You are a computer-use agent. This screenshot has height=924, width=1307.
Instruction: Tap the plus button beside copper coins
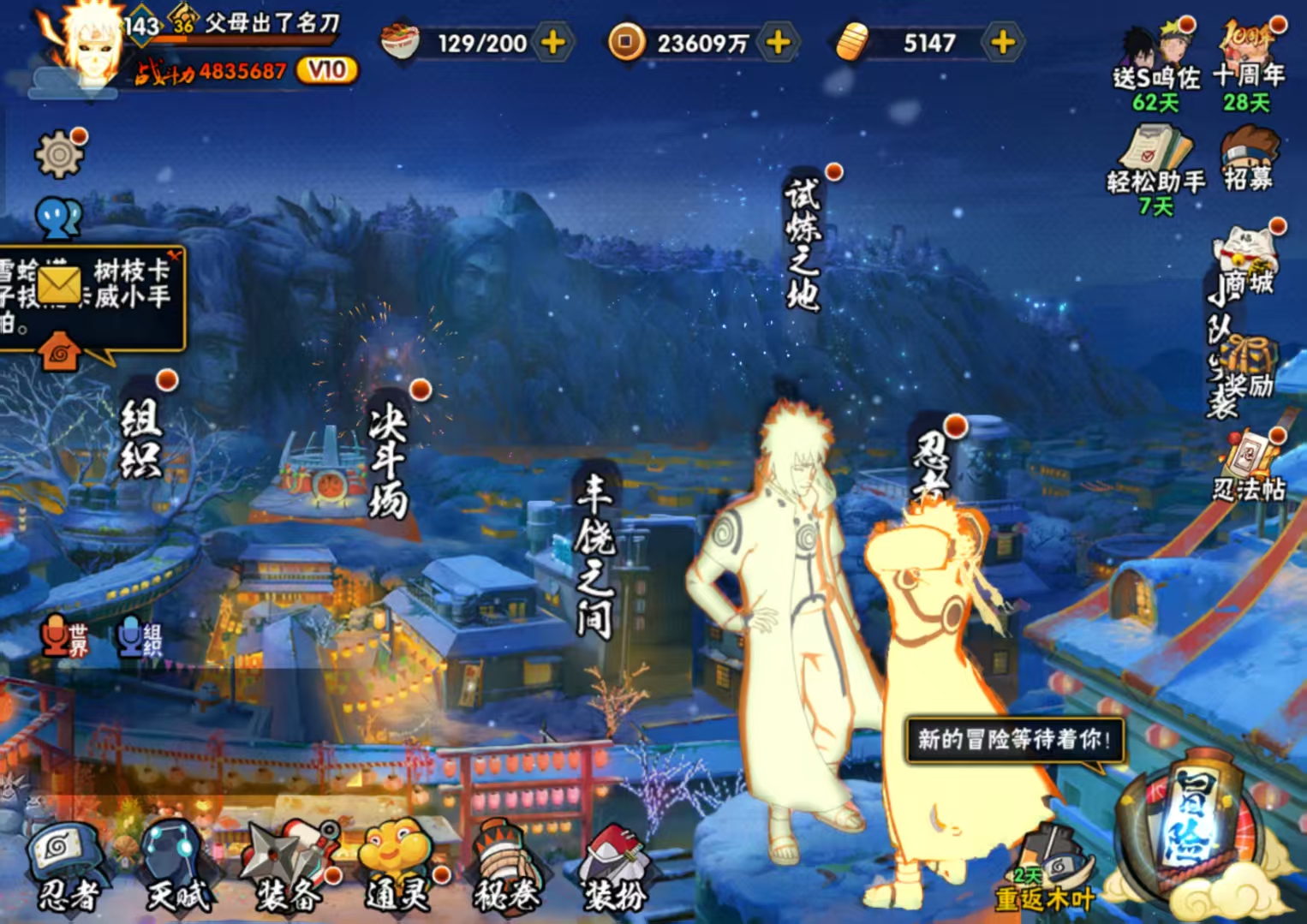pos(778,42)
